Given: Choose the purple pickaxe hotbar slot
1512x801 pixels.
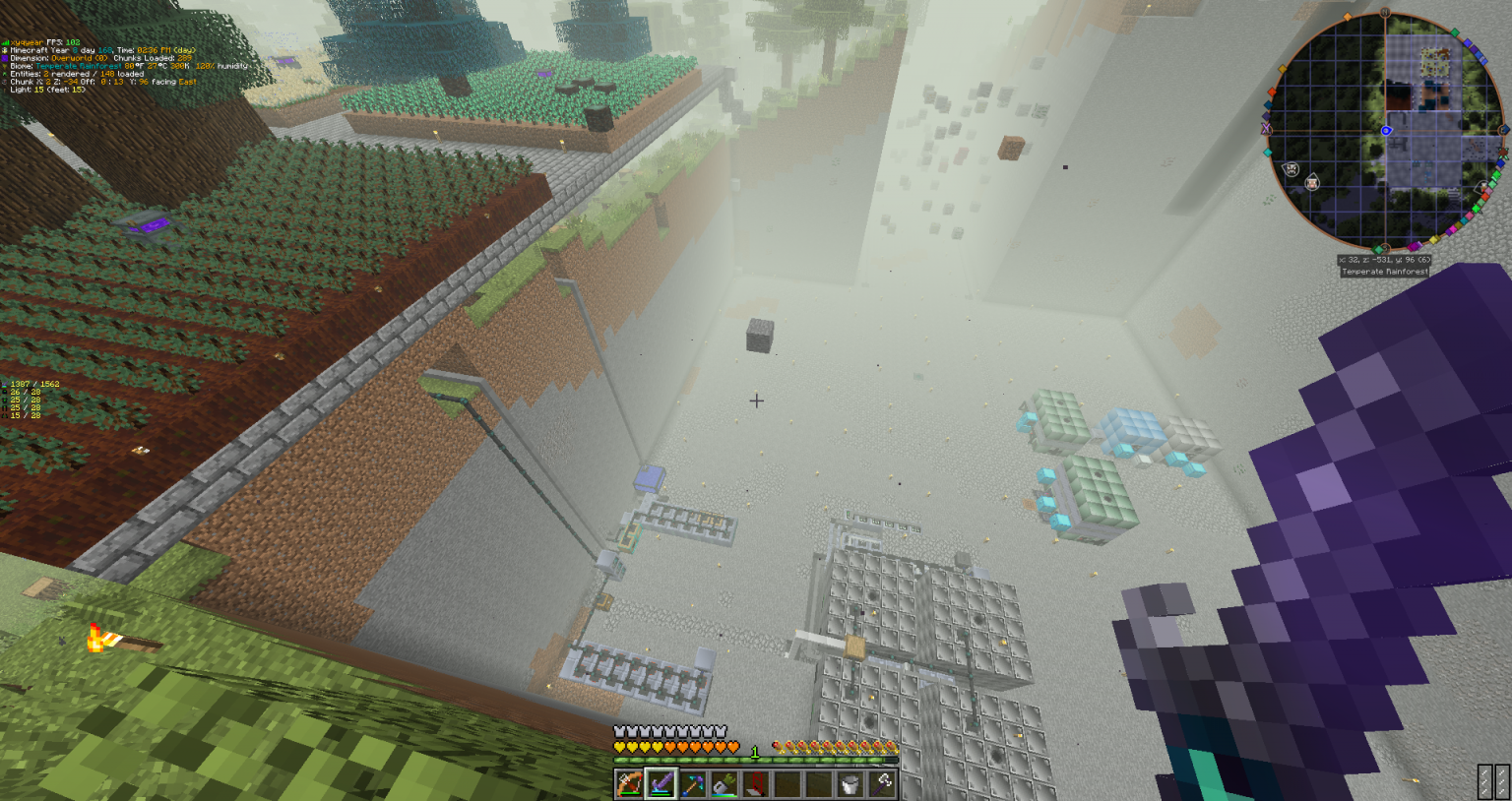Looking at the screenshot, I should point(692,784).
